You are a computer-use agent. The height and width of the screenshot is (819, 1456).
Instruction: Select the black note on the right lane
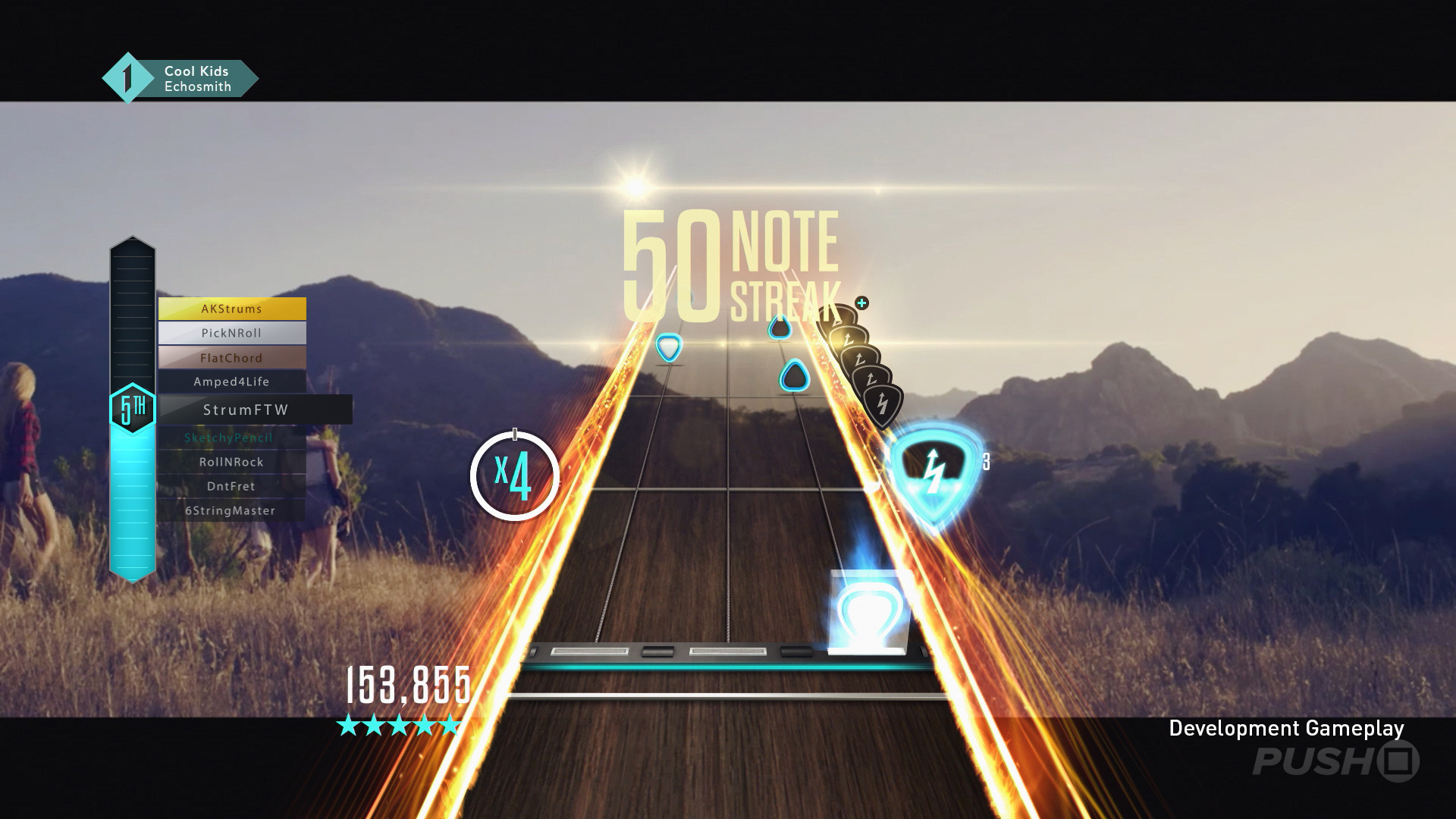point(795,374)
